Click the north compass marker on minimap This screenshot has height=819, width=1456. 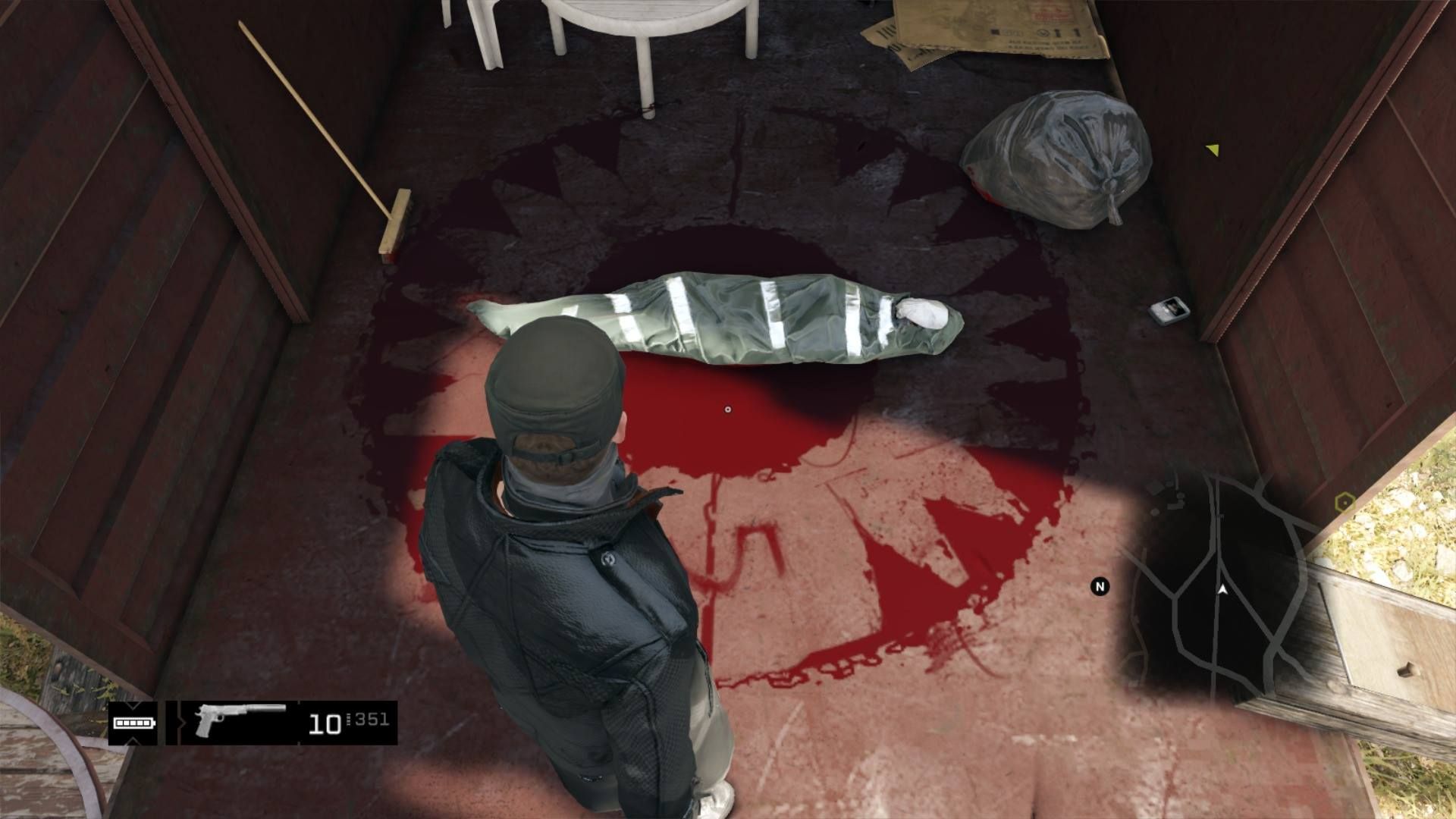[1100, 586]
